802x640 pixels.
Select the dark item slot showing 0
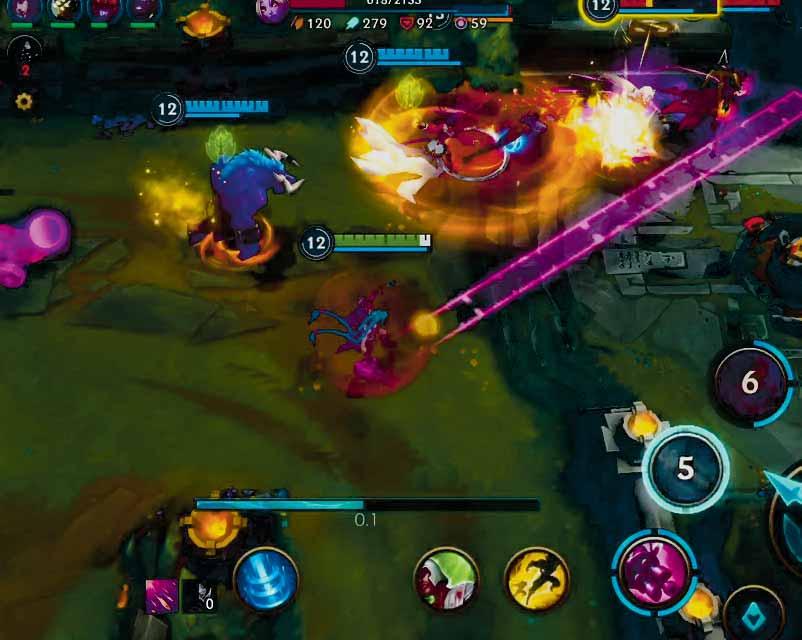(x=198, y=596)
